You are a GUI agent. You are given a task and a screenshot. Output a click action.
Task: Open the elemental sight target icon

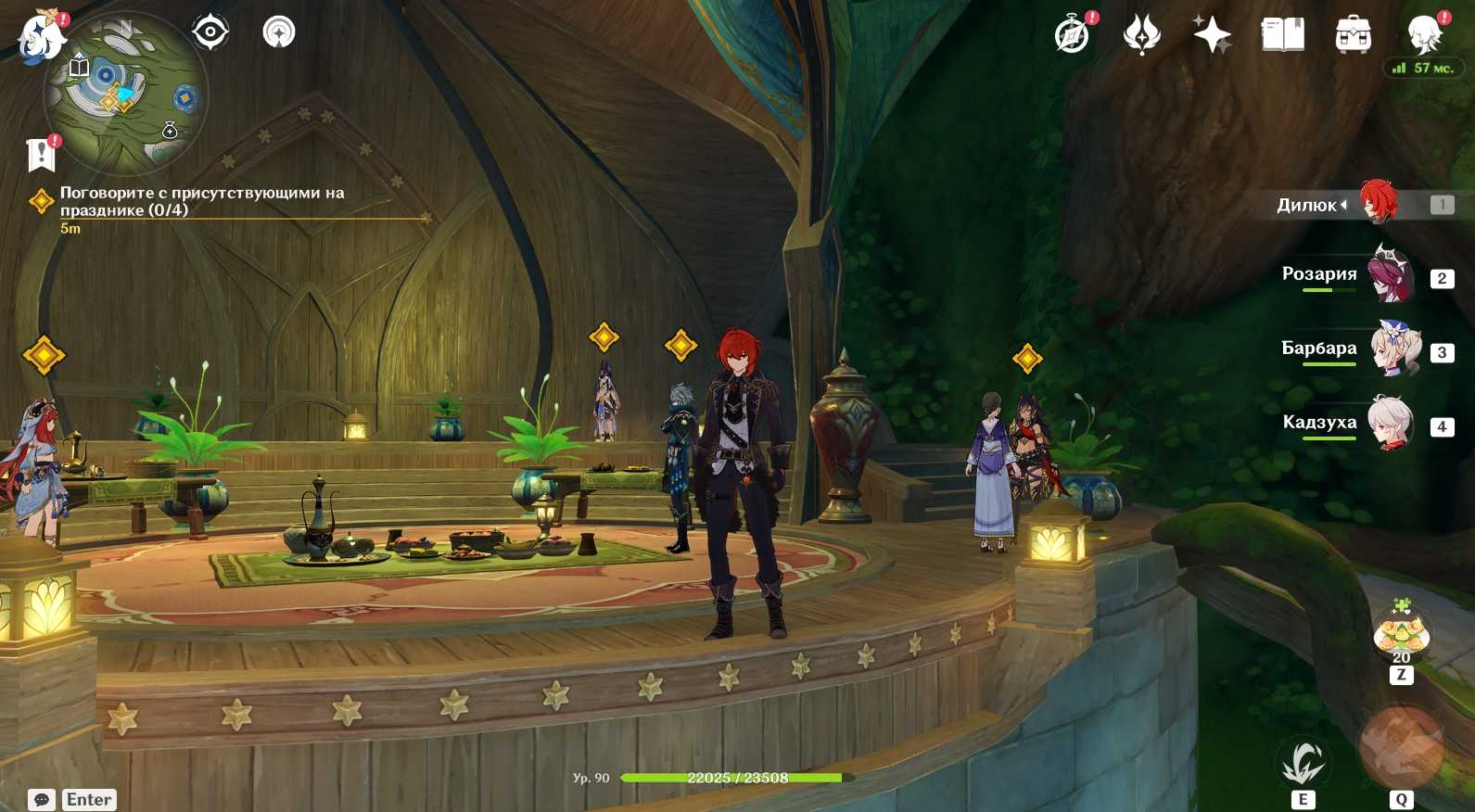(210, 32)
